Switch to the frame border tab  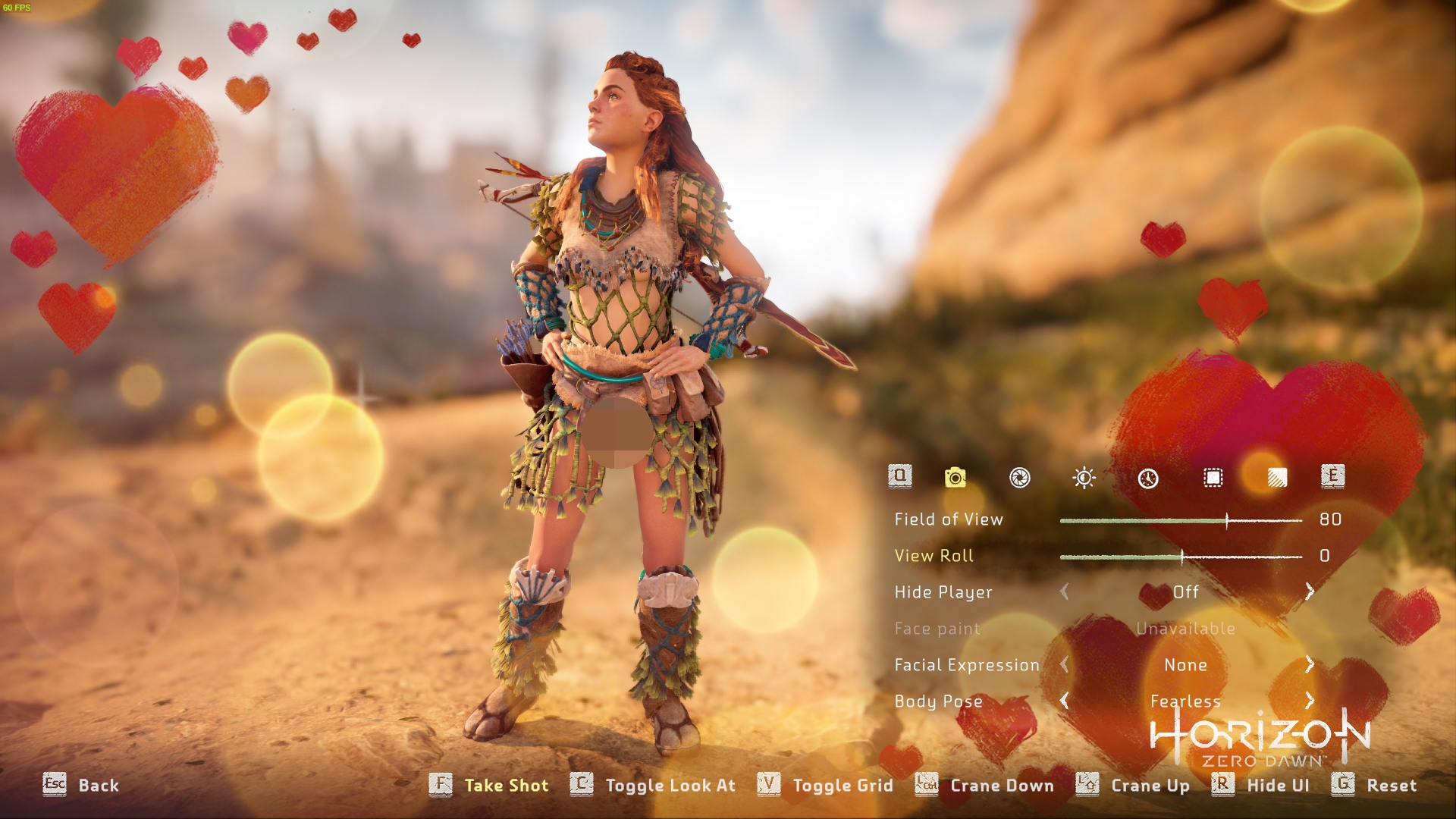(x=1213, y=478)
